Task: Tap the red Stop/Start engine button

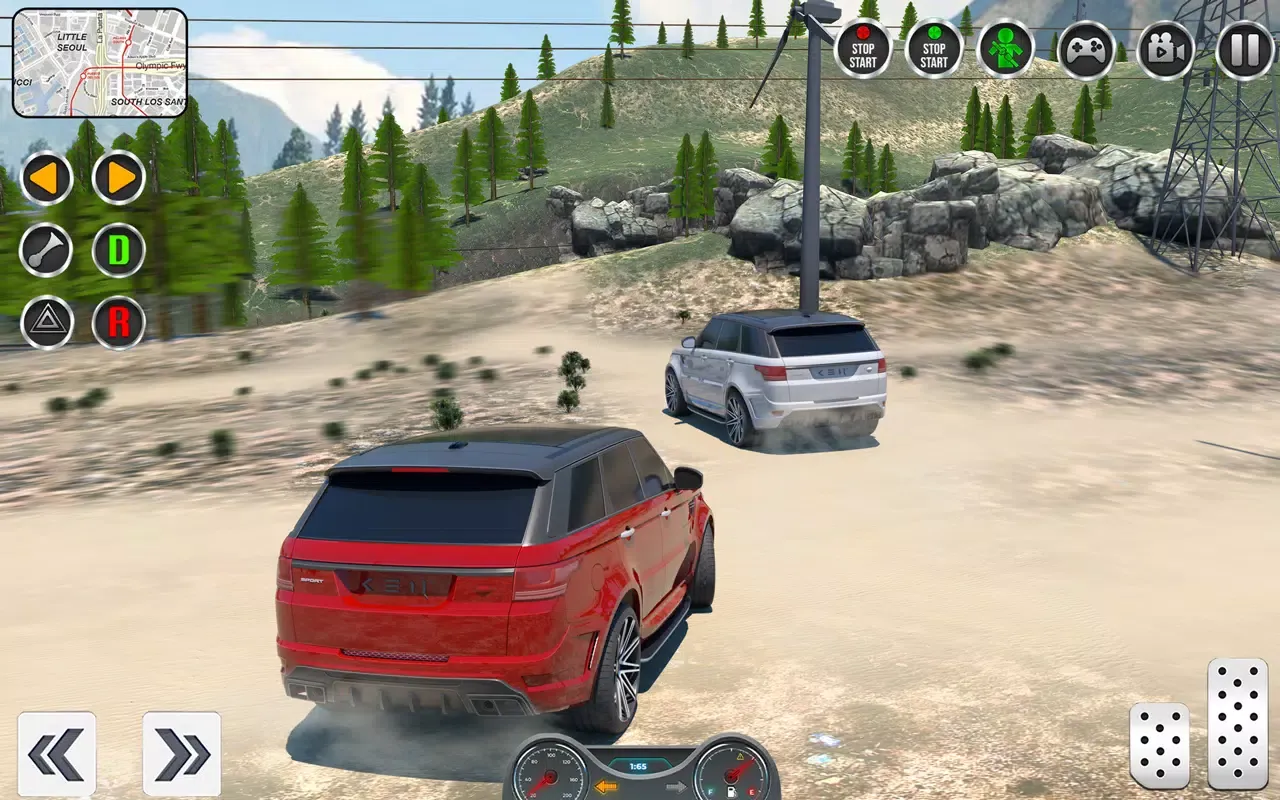Action: click(862, 47)
